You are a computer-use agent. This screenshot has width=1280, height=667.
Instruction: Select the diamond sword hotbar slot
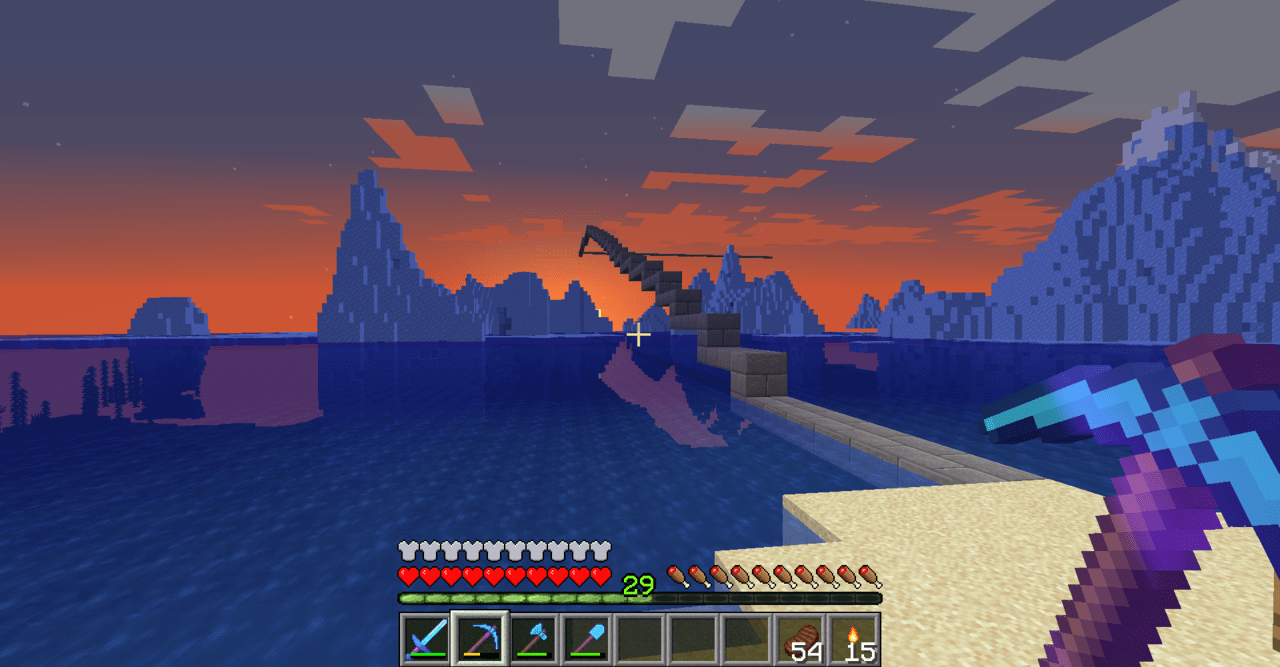pos(425,639)
